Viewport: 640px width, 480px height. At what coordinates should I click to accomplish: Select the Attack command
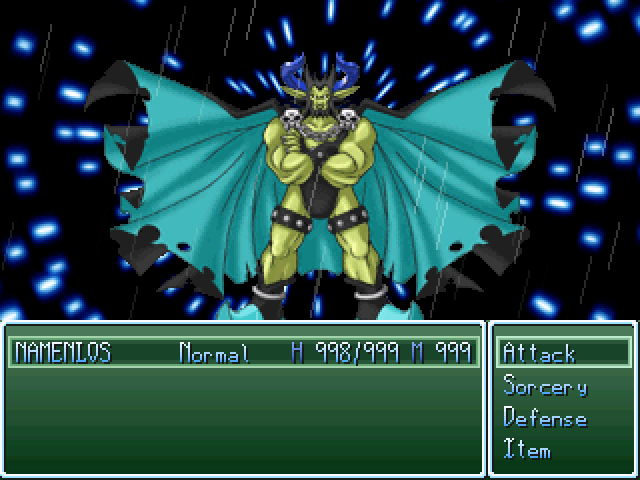pos(540,353)
